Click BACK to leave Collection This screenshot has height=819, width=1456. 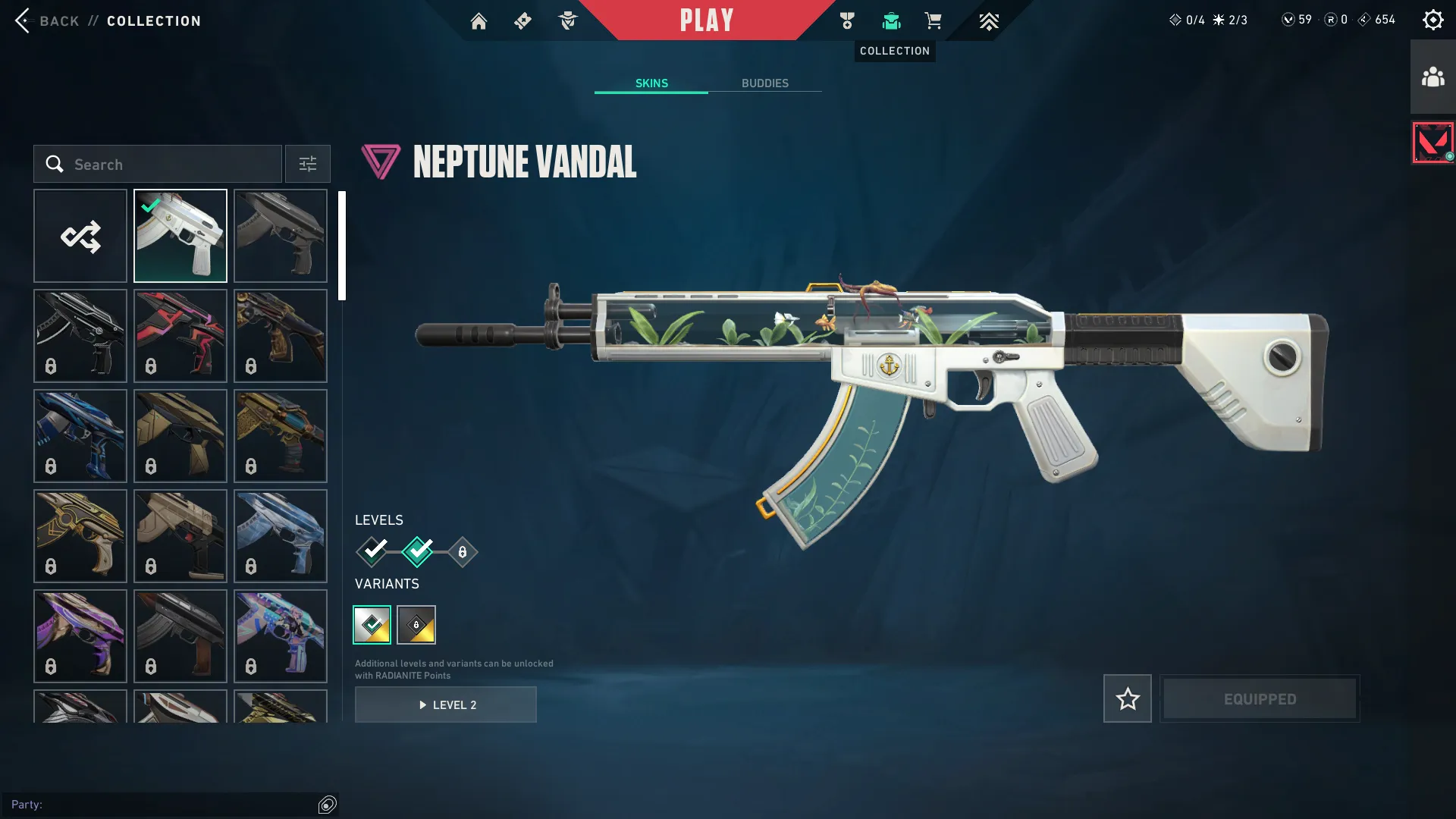[x=49, y=20]
